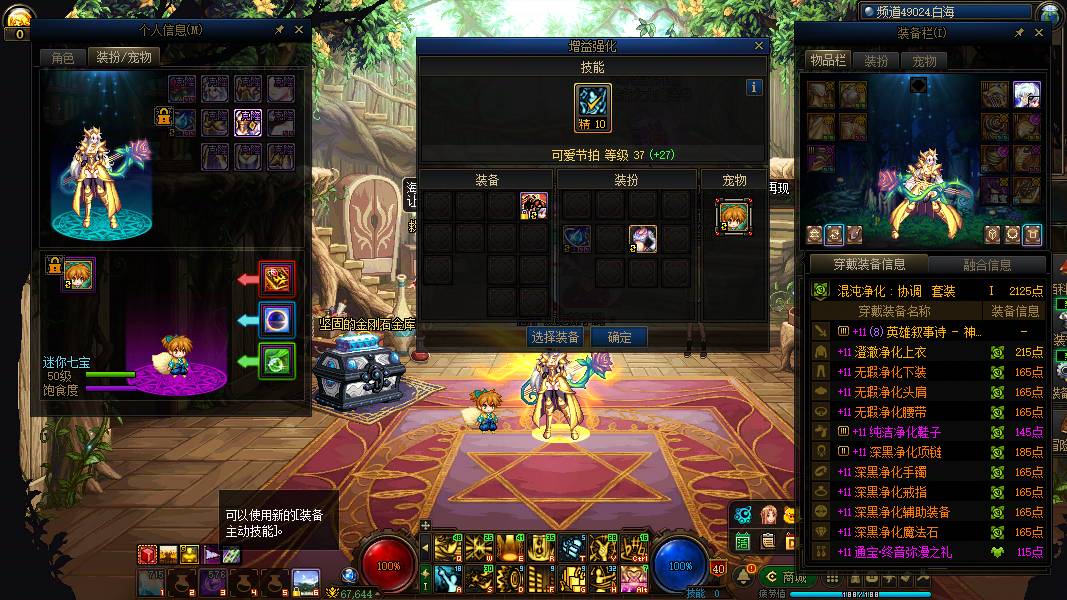Close the 装备栏 equipment panel

point(1037,33)
